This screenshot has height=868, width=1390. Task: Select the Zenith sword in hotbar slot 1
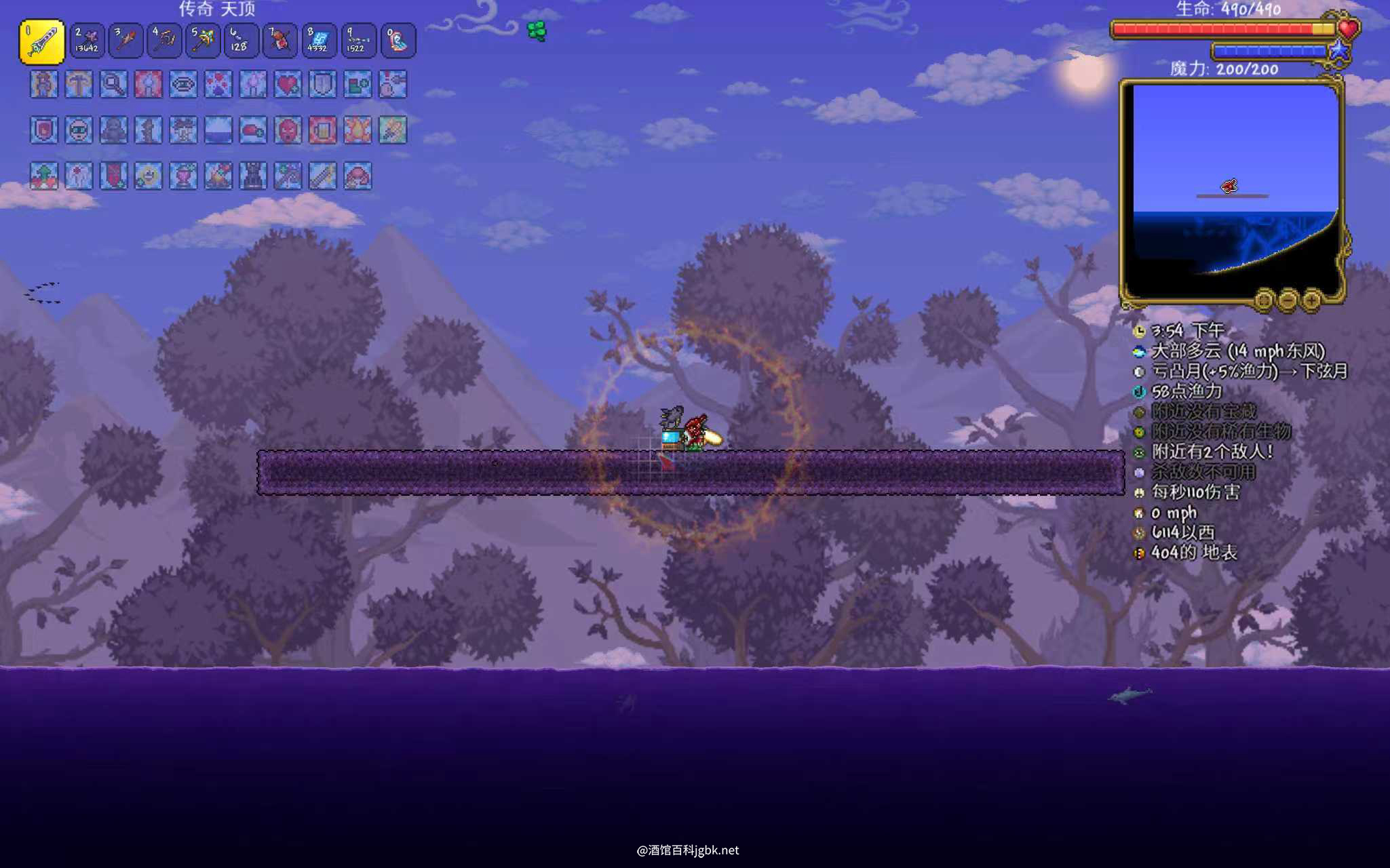[x=42, y=41]
